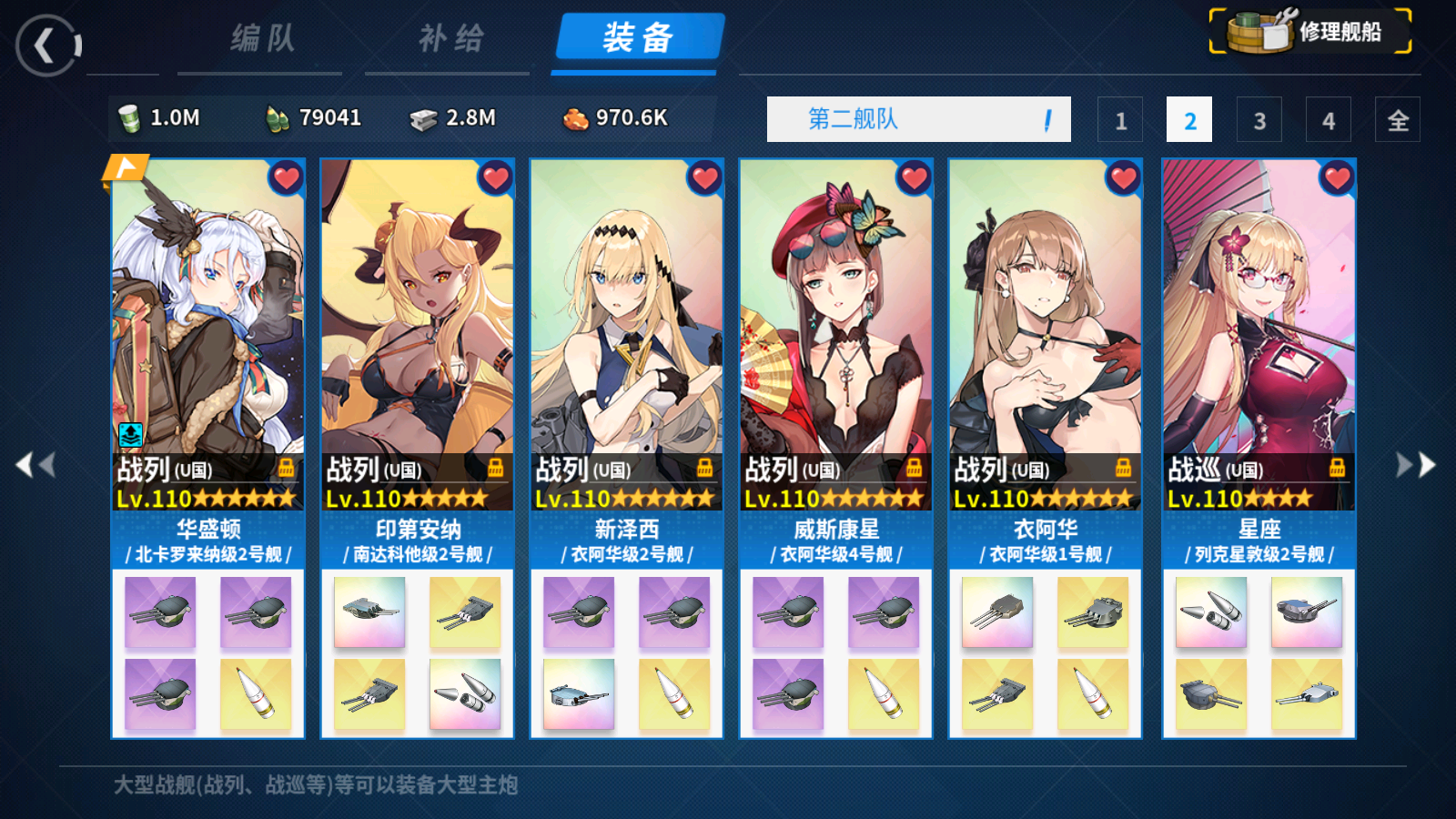Open 衣阿华's top-left gun equipment slot

(x=998, y=613)
